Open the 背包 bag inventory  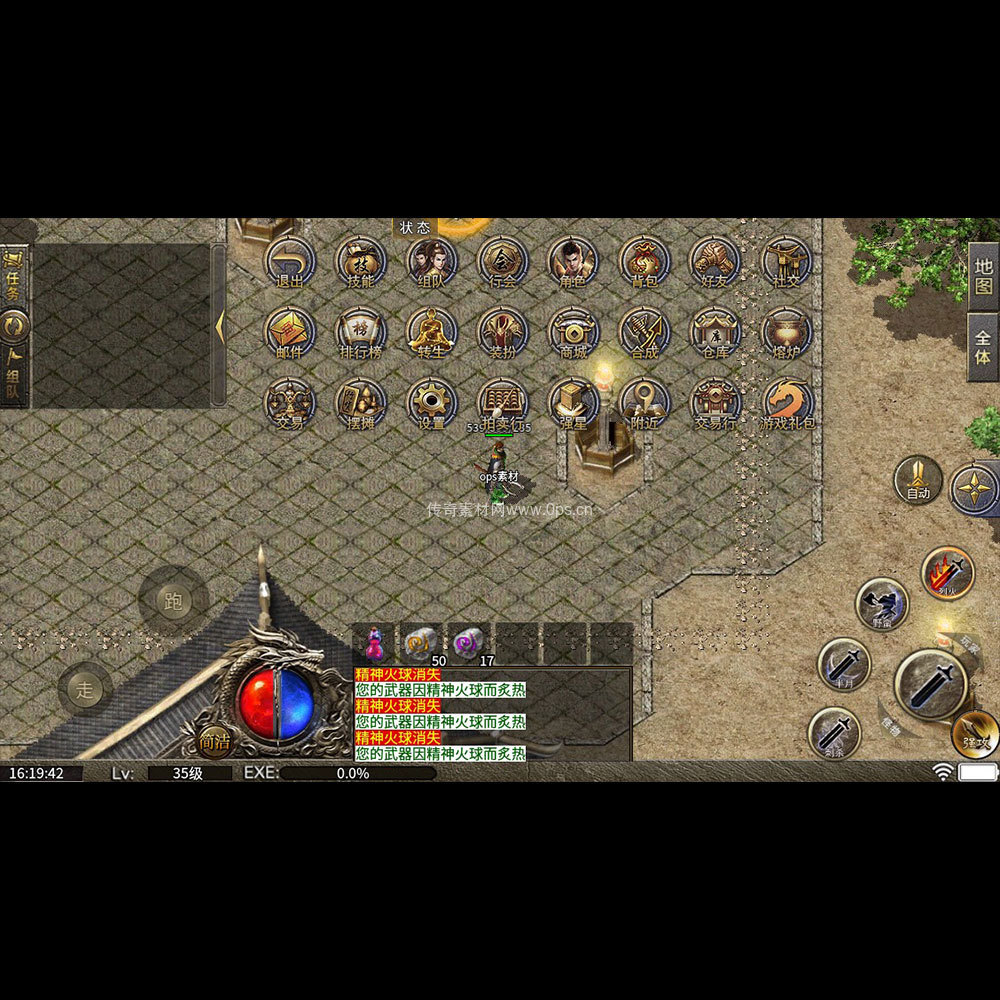coord(644,261)
